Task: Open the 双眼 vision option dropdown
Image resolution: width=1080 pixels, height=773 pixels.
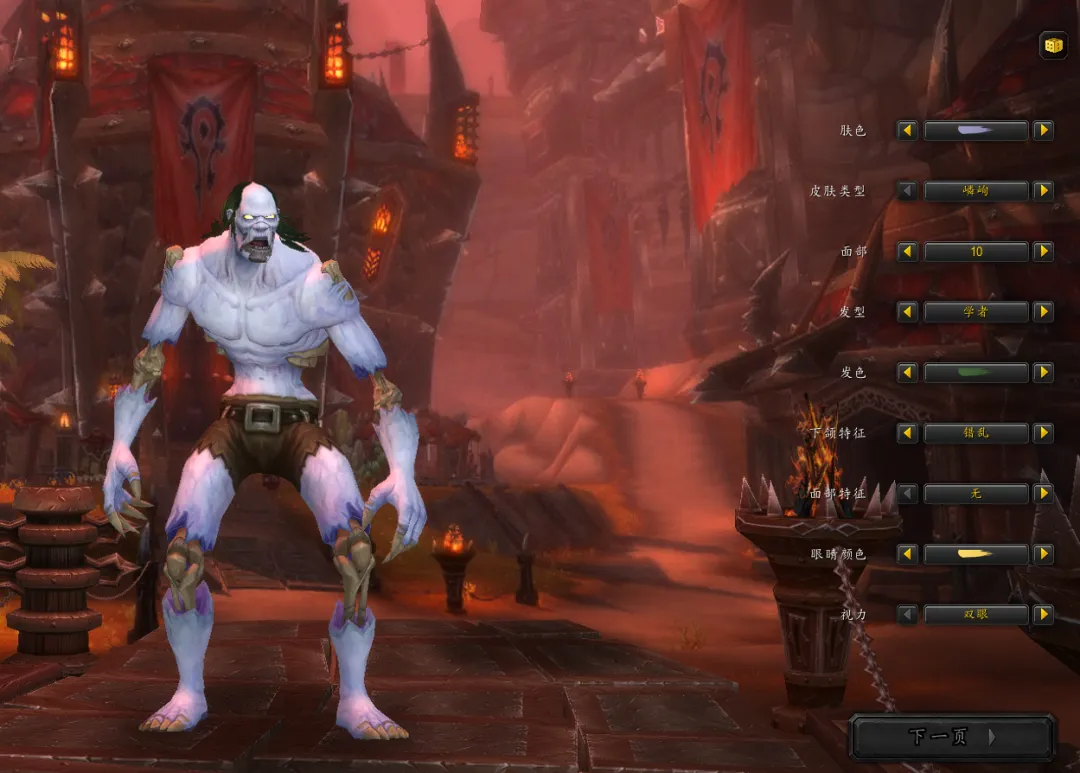Action: (x=975, y=614)
